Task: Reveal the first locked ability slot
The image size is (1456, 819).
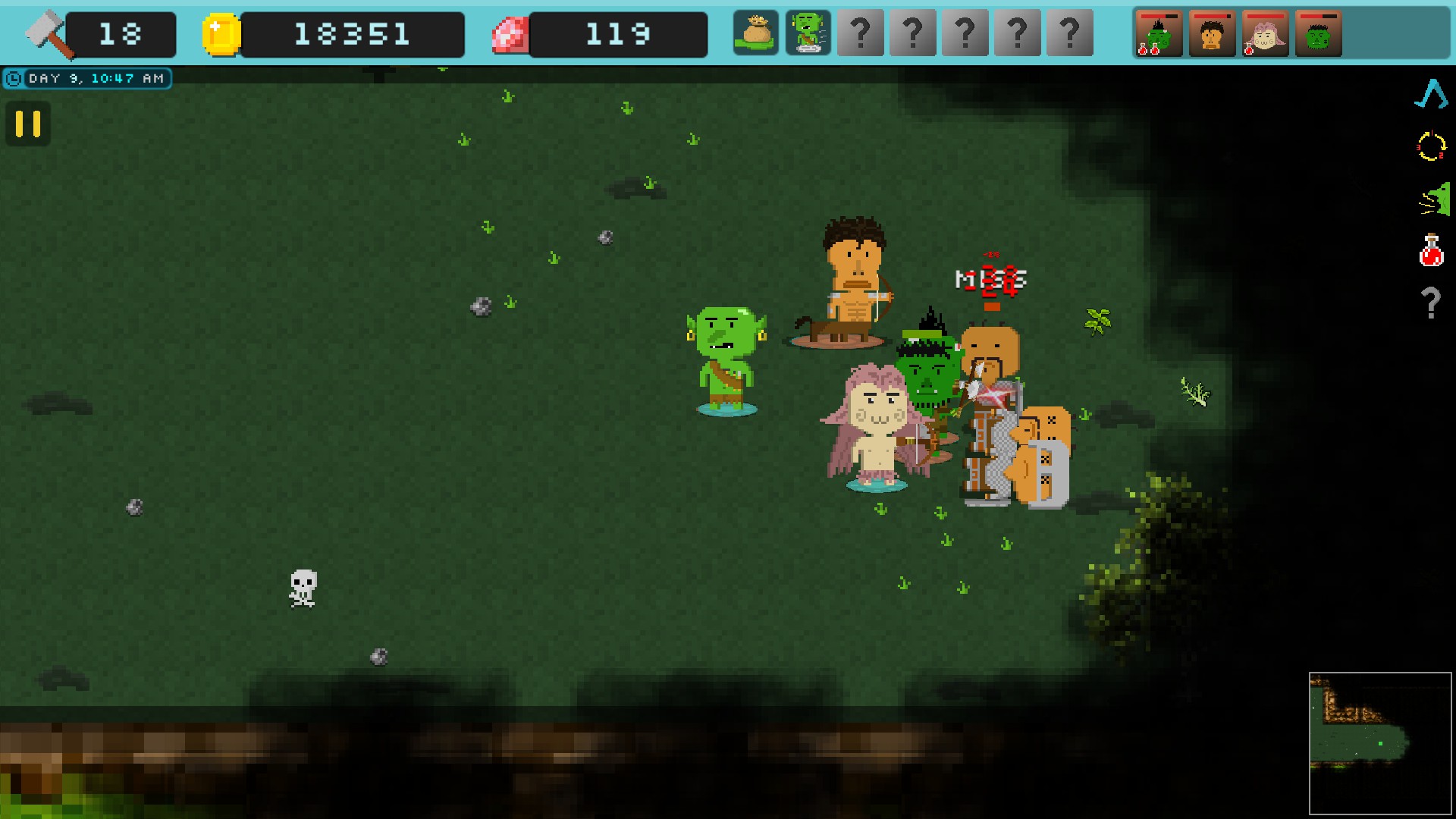Action: pos(859,32)
